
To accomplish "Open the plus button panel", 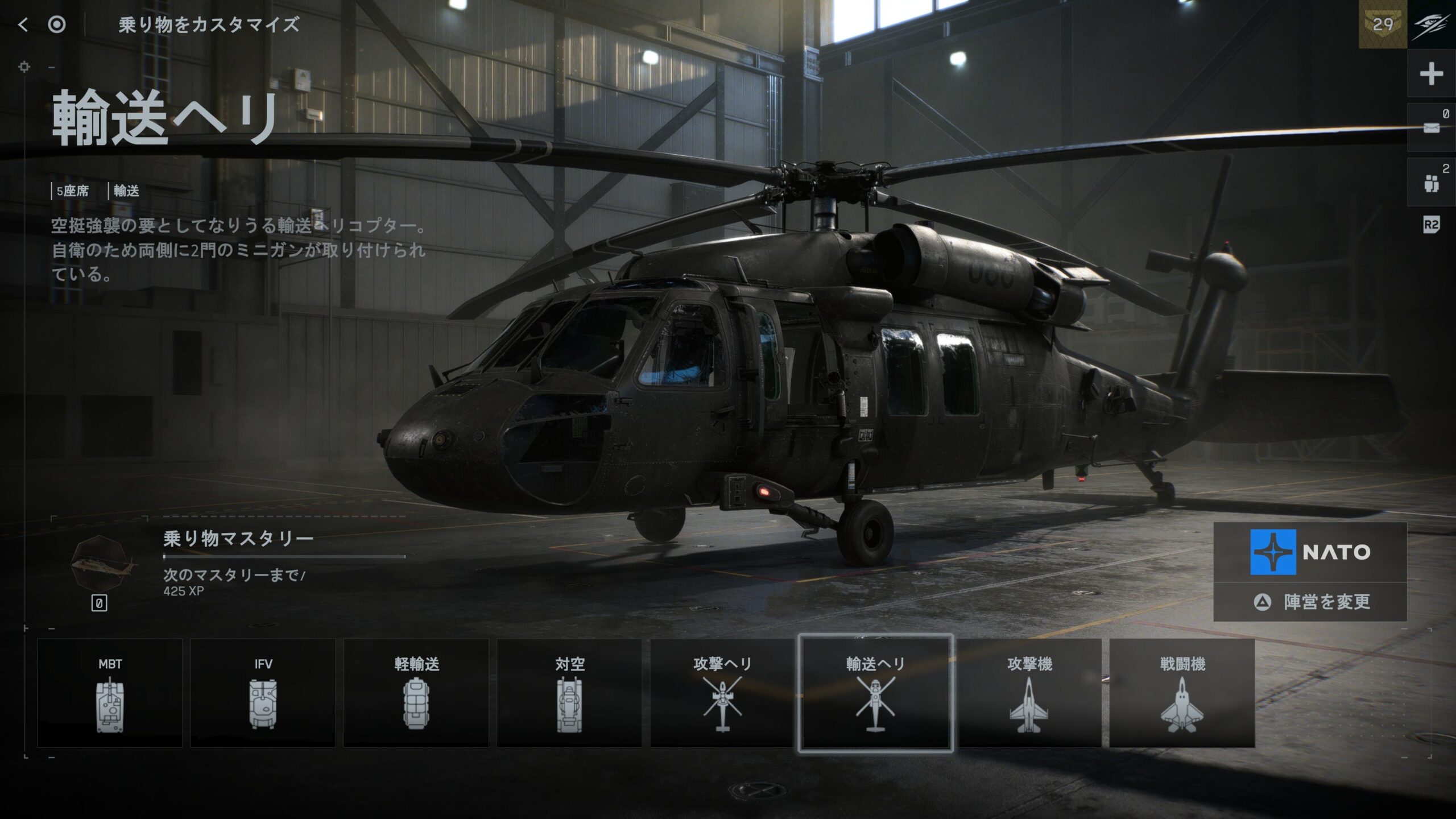I will point(1431,74).
